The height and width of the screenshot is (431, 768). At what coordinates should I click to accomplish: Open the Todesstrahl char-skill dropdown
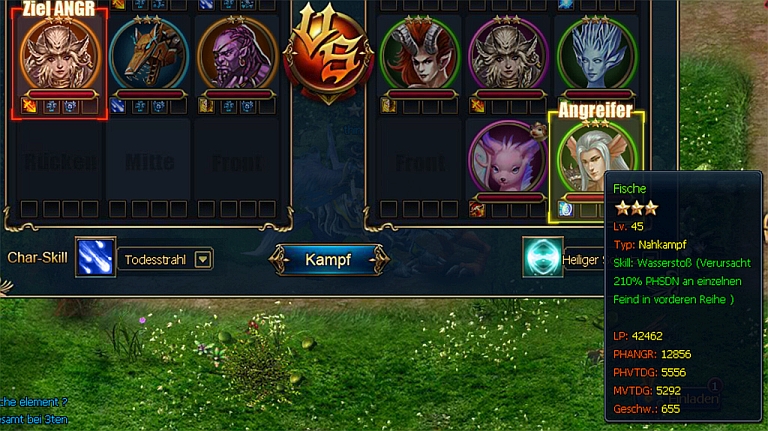(x=203, y=260)
